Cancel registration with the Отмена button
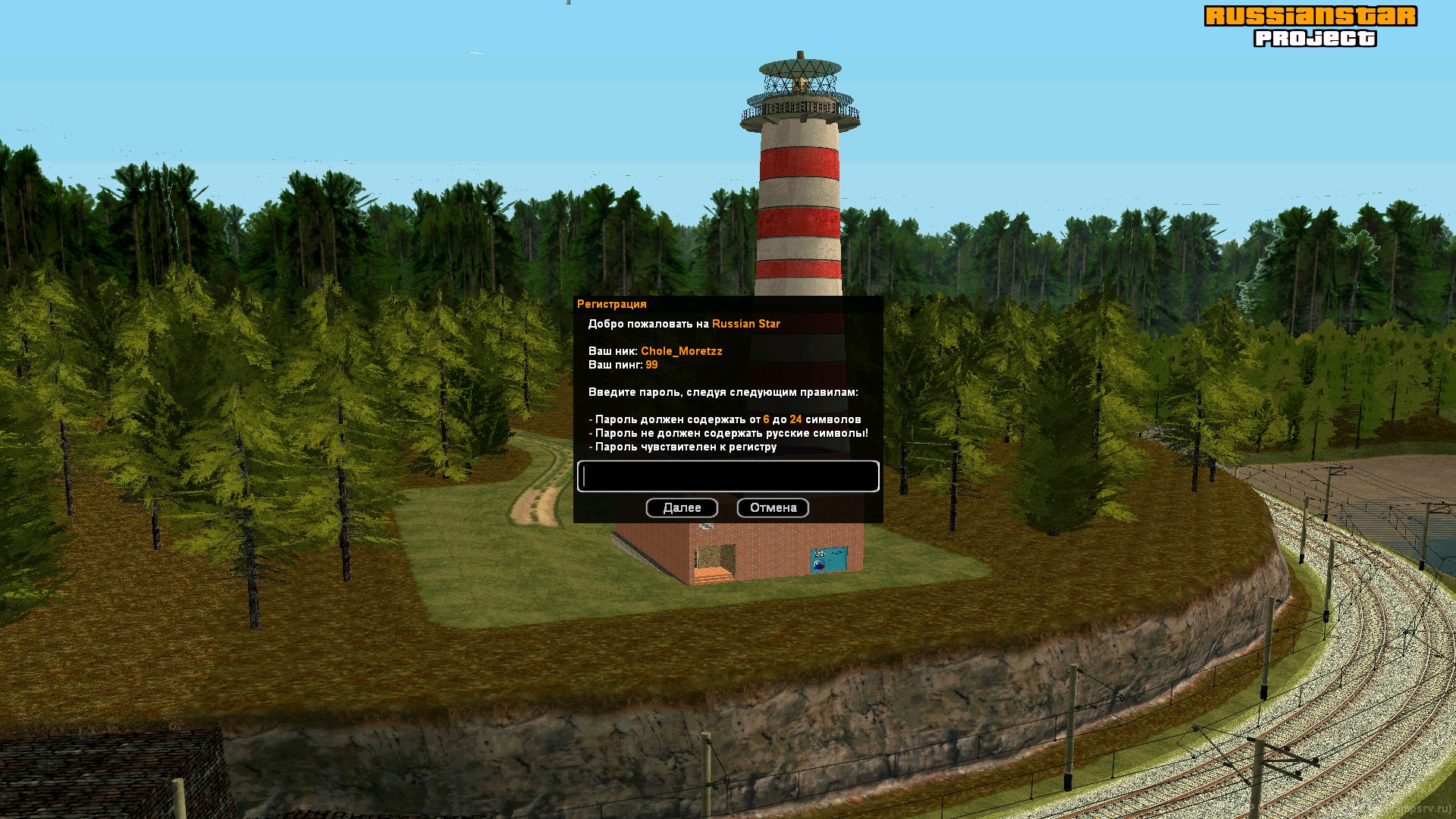This screenshot has width=1456, height=819. coord(773,508)
